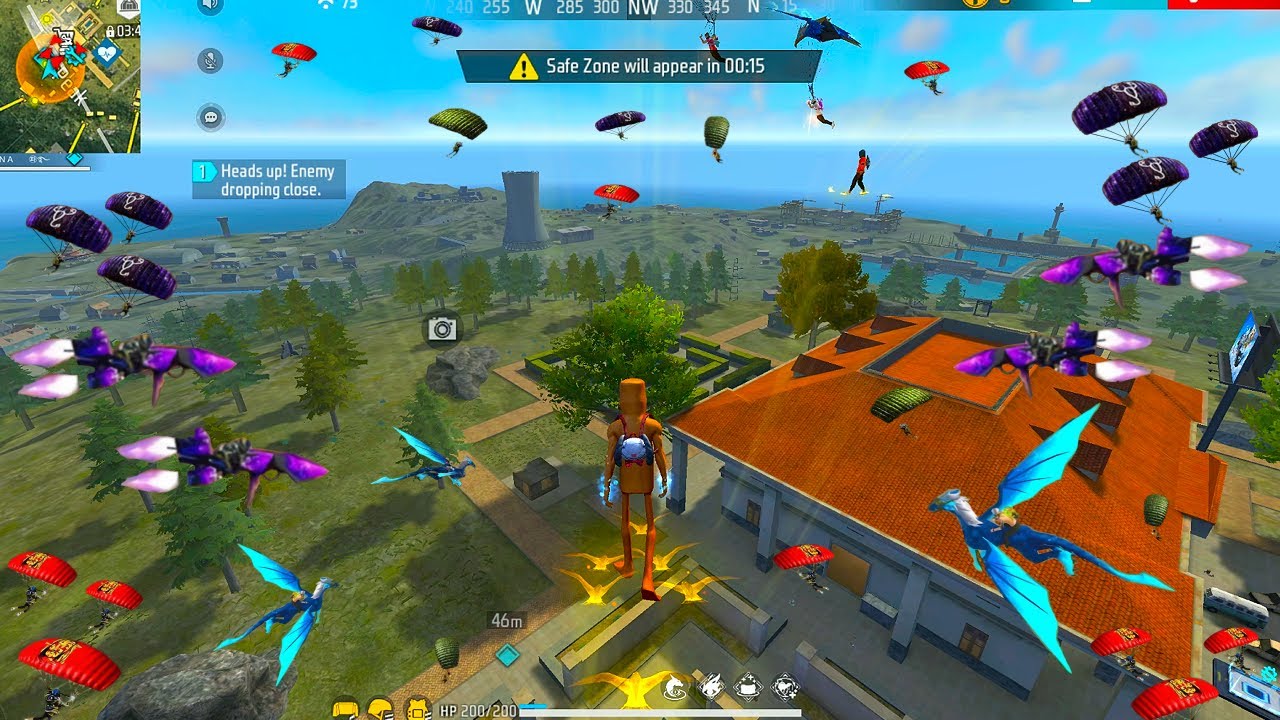Select the sparkling box skill icon

coord(747,686)
